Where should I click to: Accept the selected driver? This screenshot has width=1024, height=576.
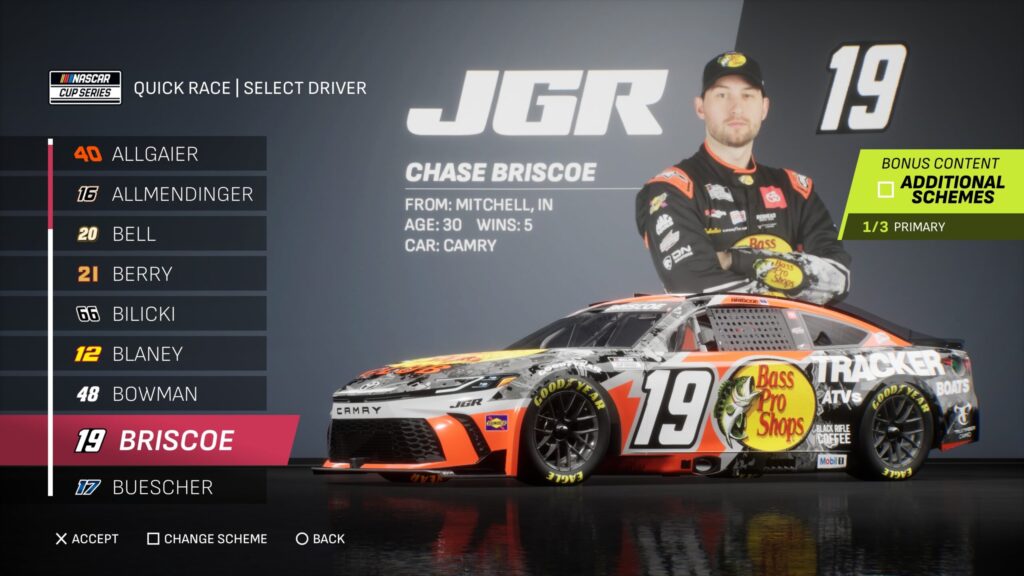click(x=88, y=539)
